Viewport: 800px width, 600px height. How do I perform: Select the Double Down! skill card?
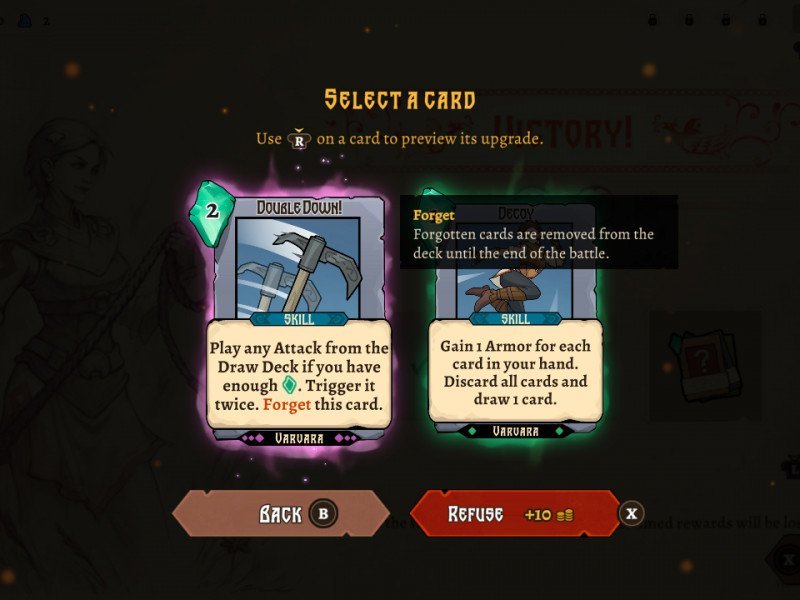pos(298,315)
